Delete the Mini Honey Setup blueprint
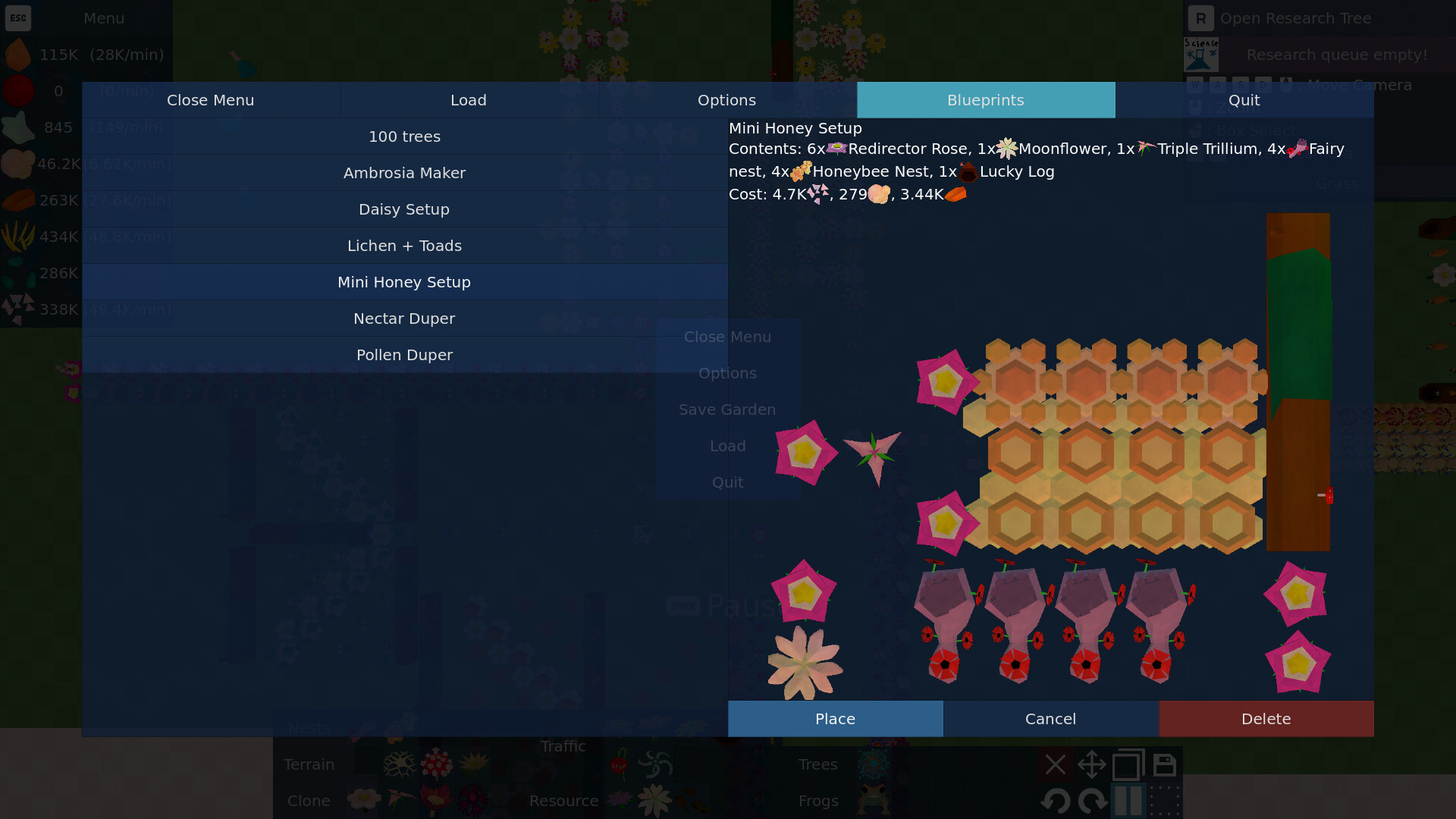This screenshot has height=819, width=1456. (1266, 719)
